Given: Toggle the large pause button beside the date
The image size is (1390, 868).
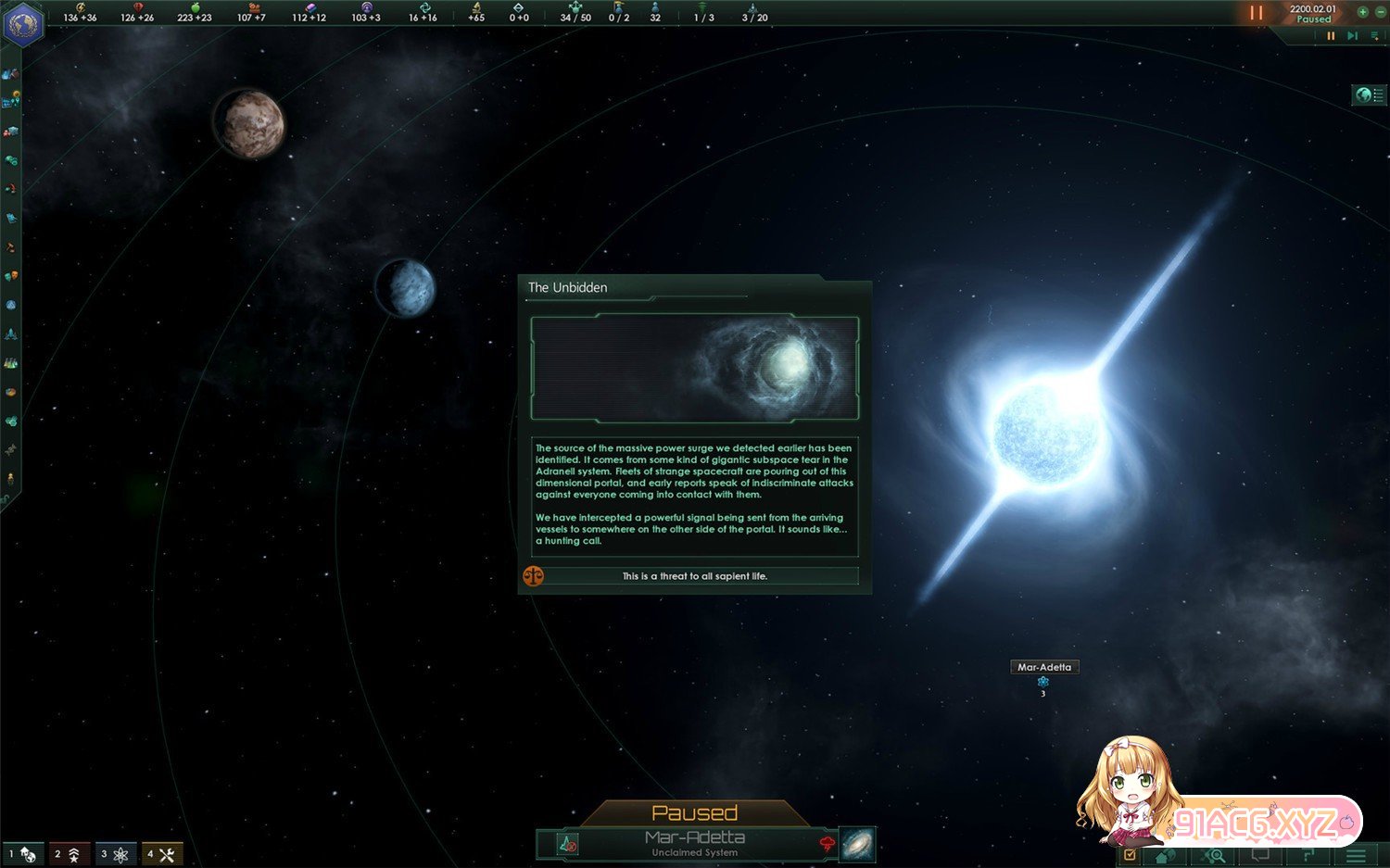Looking at the screenshot, I should coord(1256,13).
